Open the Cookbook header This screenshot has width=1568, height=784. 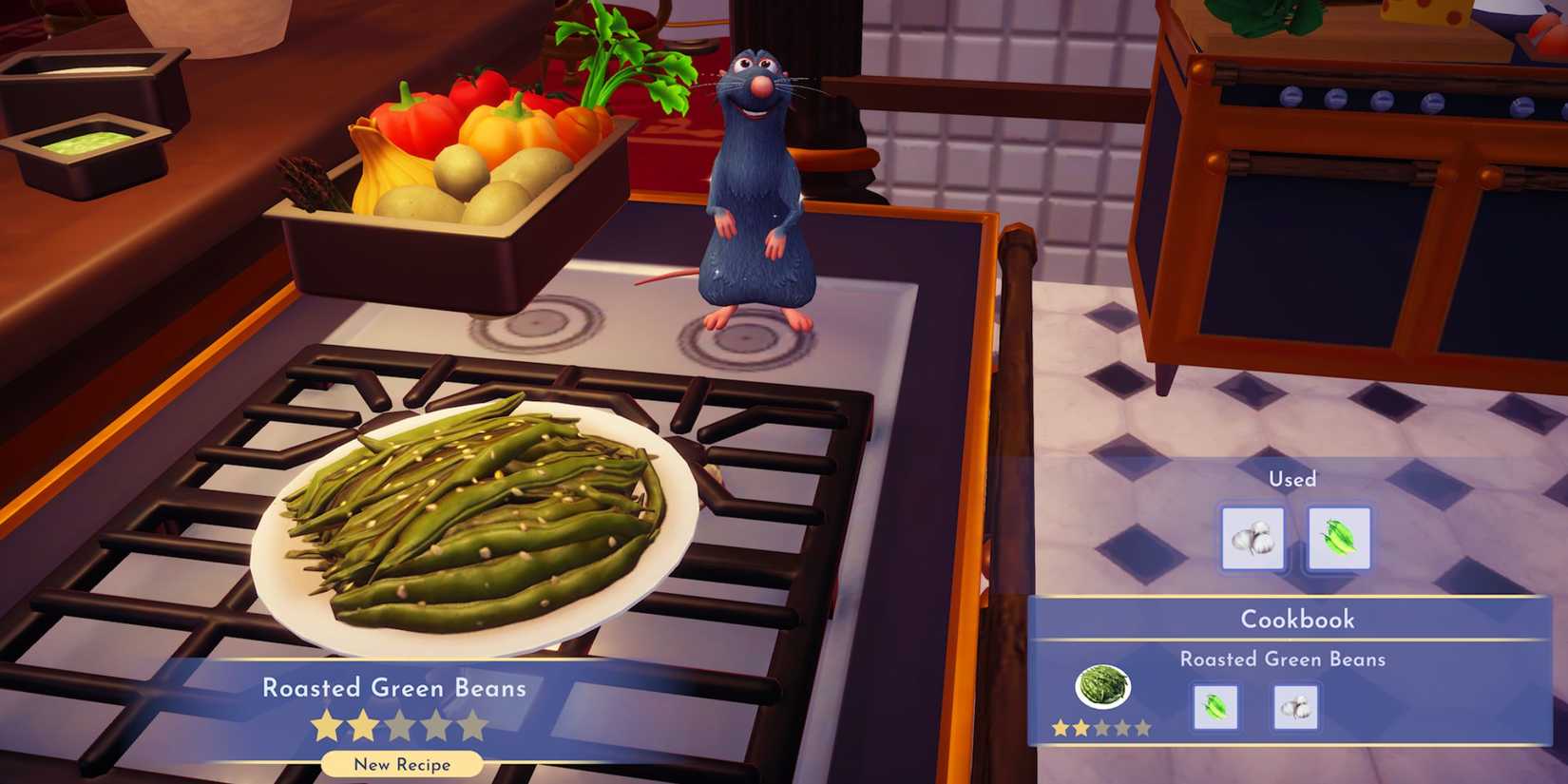pos(1295,619)
